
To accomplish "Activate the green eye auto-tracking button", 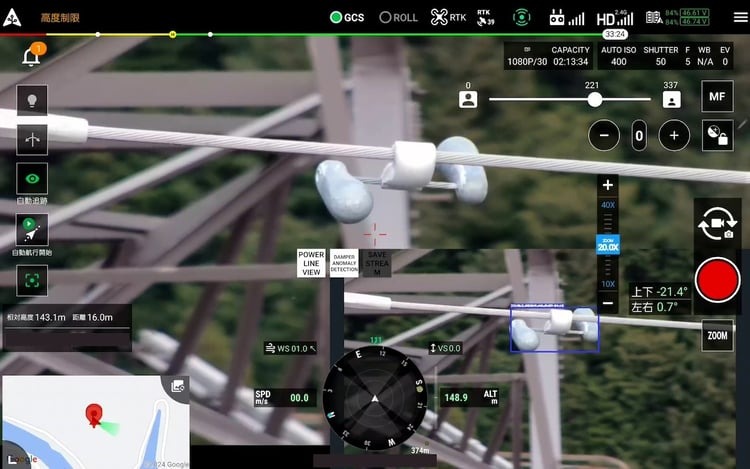I will tap(31, 178).
